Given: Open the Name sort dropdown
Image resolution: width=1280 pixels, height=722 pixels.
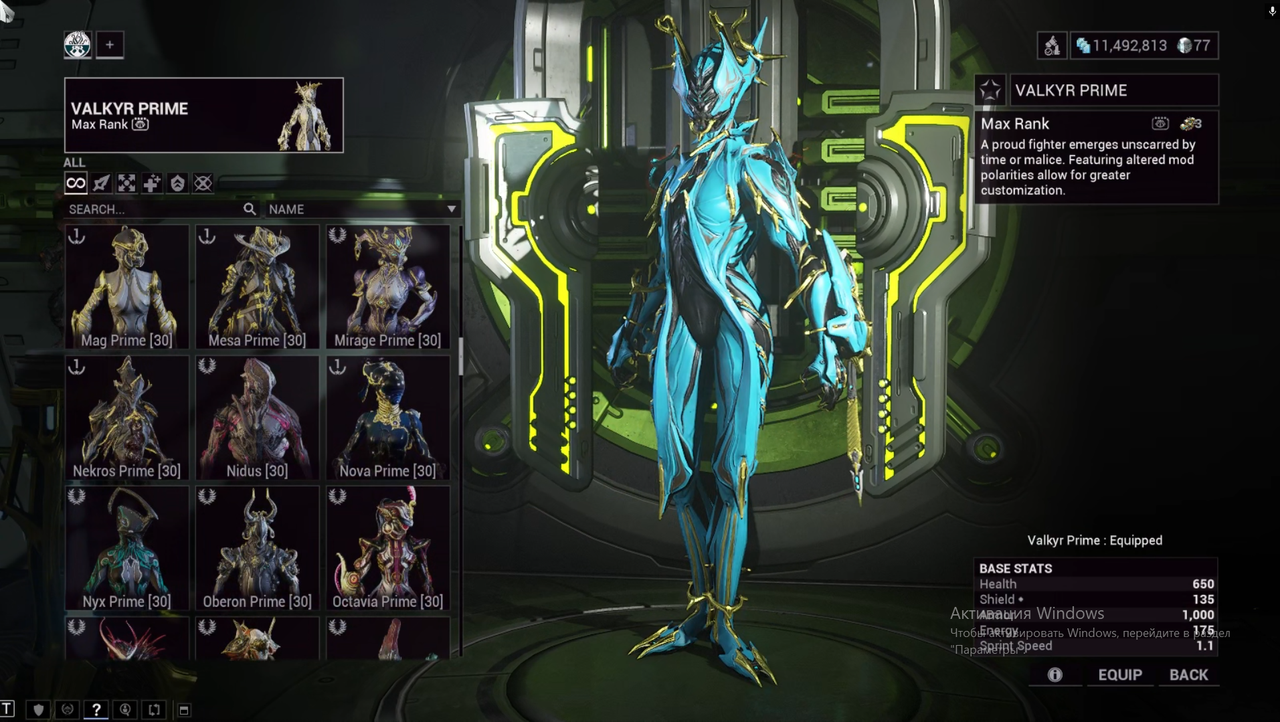Looking at the screenshot, I should (362, 210).
